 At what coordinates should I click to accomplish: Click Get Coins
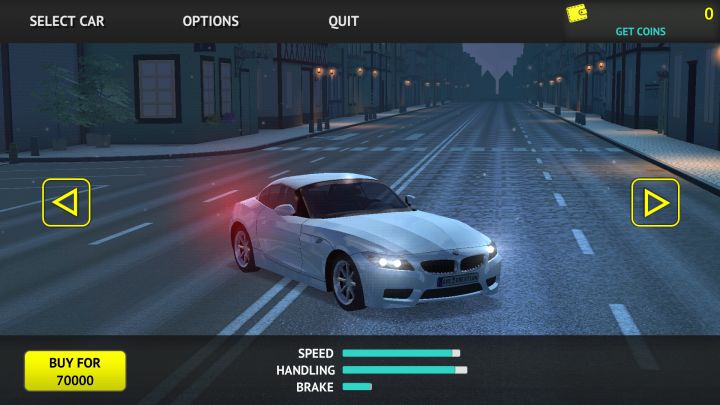(x=640, y=31)
